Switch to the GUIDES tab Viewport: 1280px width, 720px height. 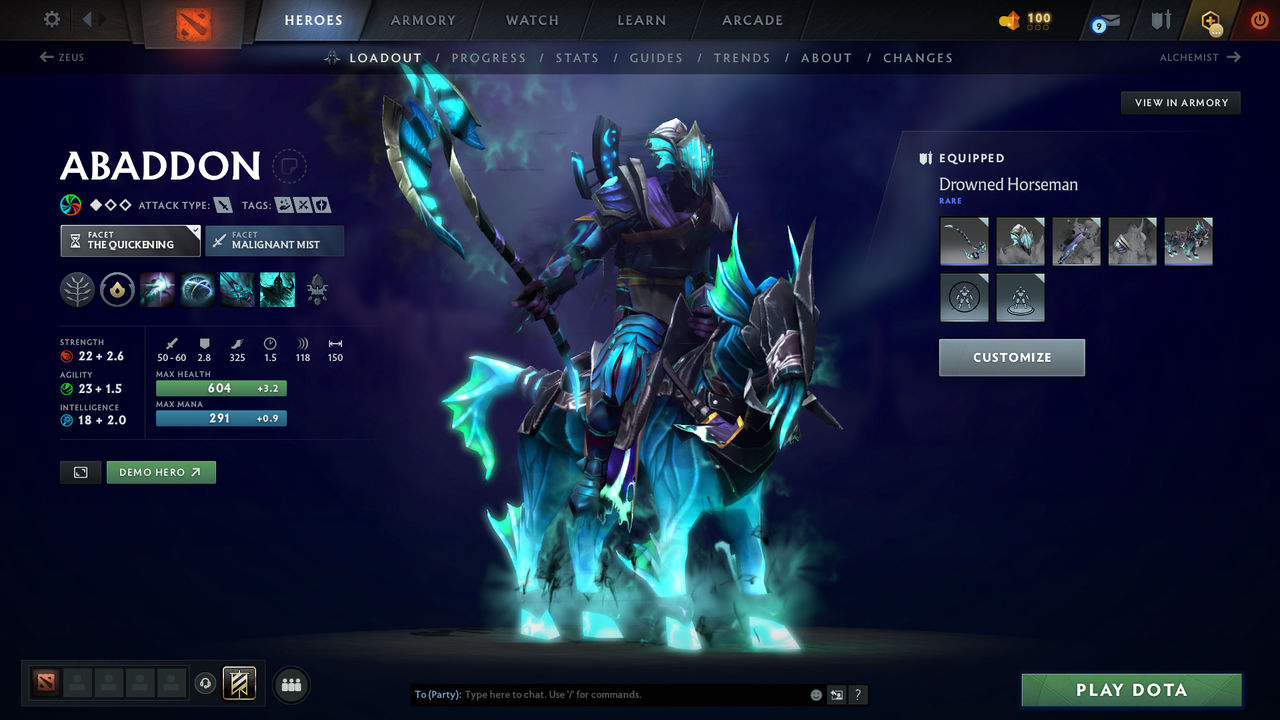[656, 58]
